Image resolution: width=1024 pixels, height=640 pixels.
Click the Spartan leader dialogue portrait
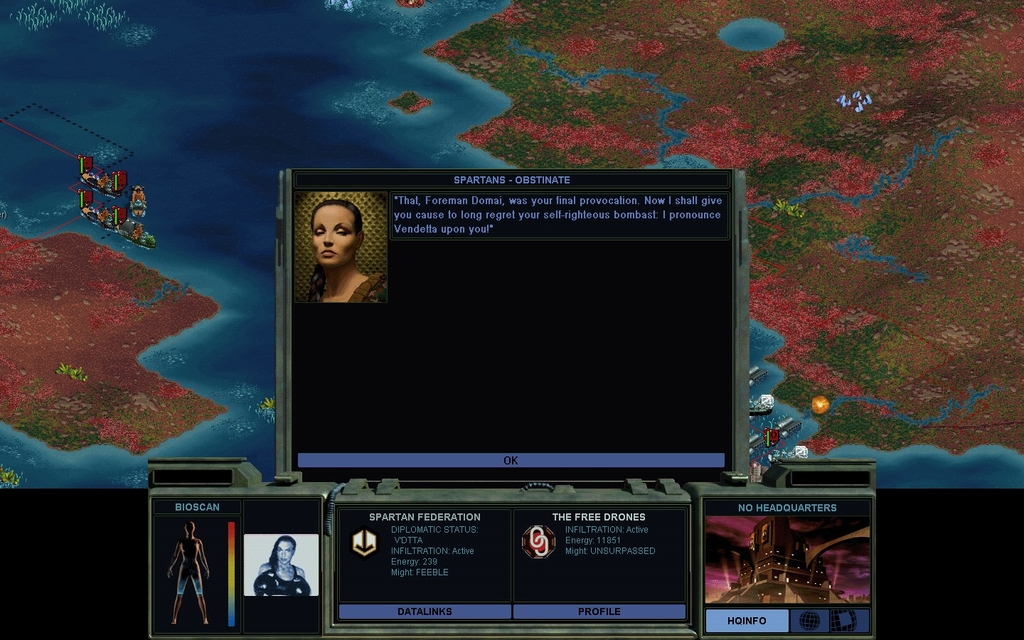tap(341, 247)
